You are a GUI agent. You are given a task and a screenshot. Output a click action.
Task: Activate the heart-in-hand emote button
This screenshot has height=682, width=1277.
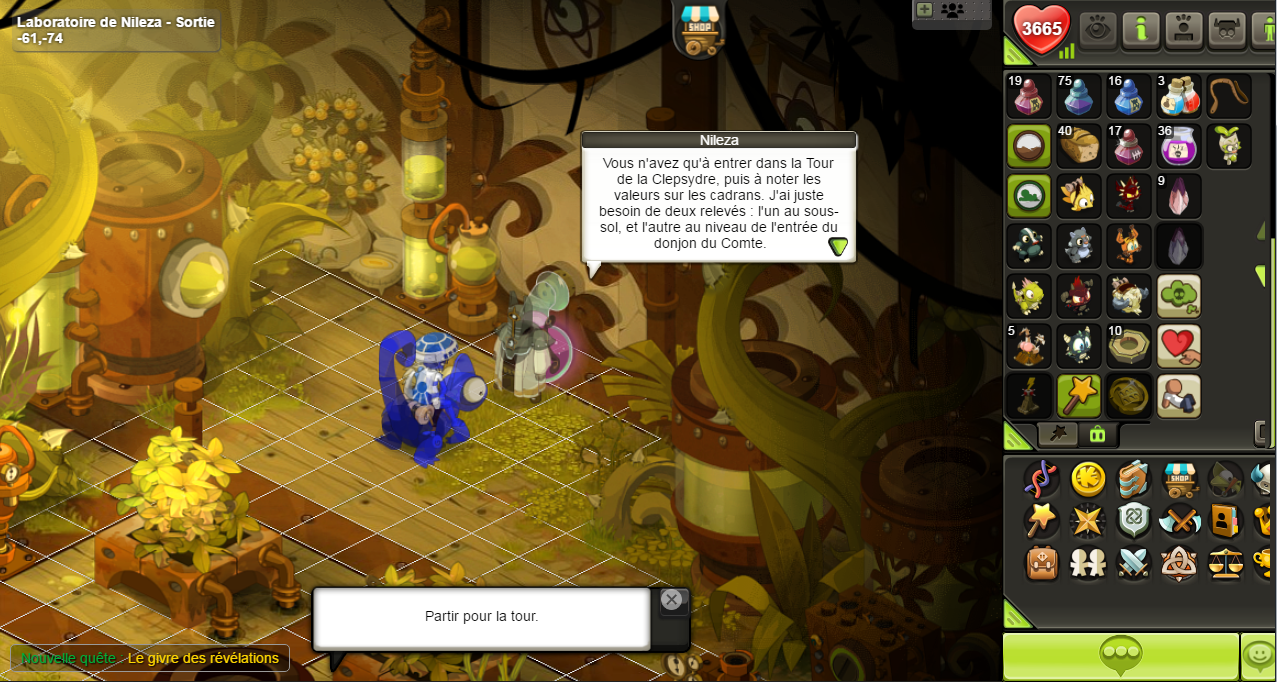click(x=1179, y=346)
